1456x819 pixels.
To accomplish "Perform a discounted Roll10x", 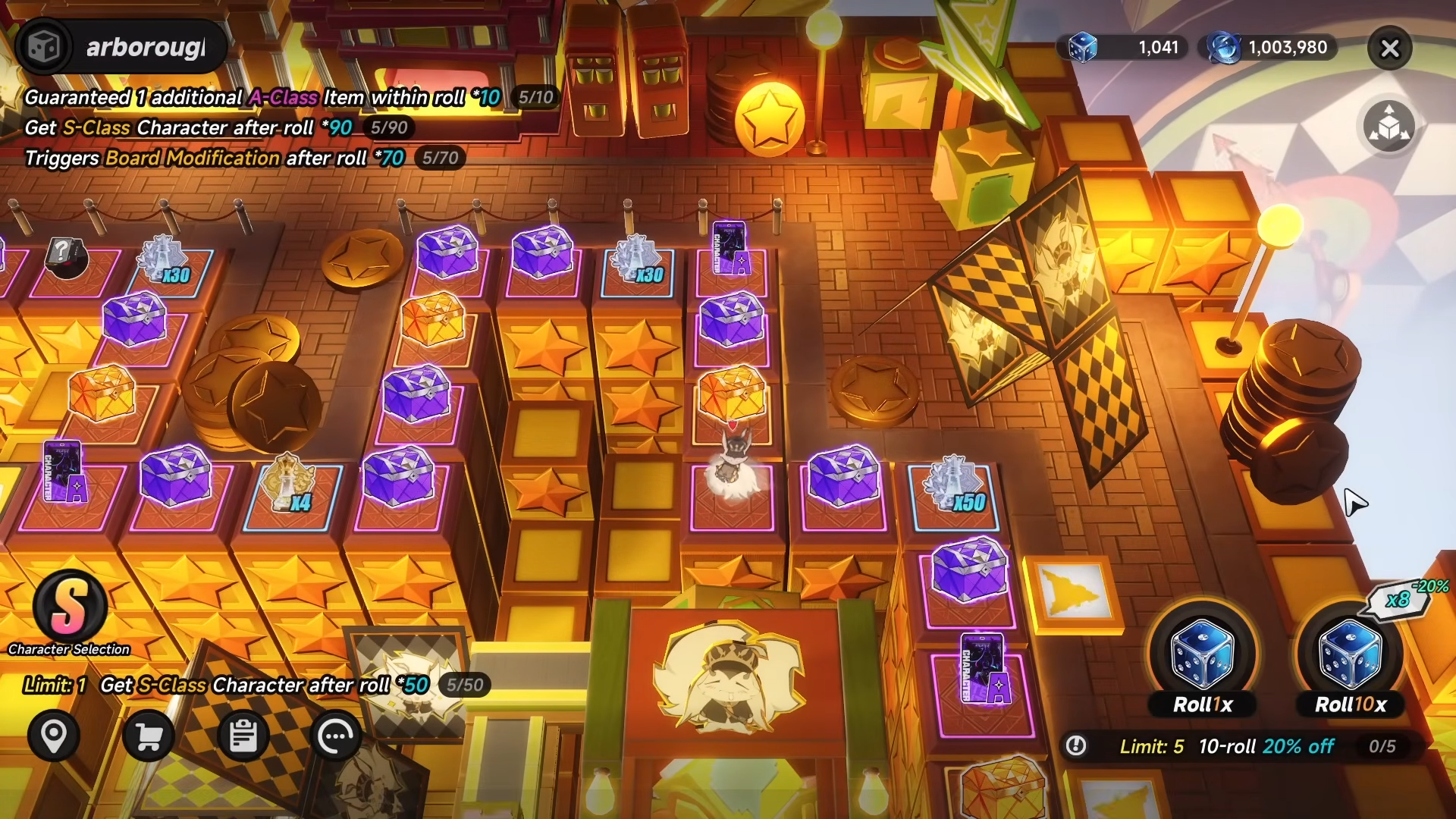I will pos(1351,661).
